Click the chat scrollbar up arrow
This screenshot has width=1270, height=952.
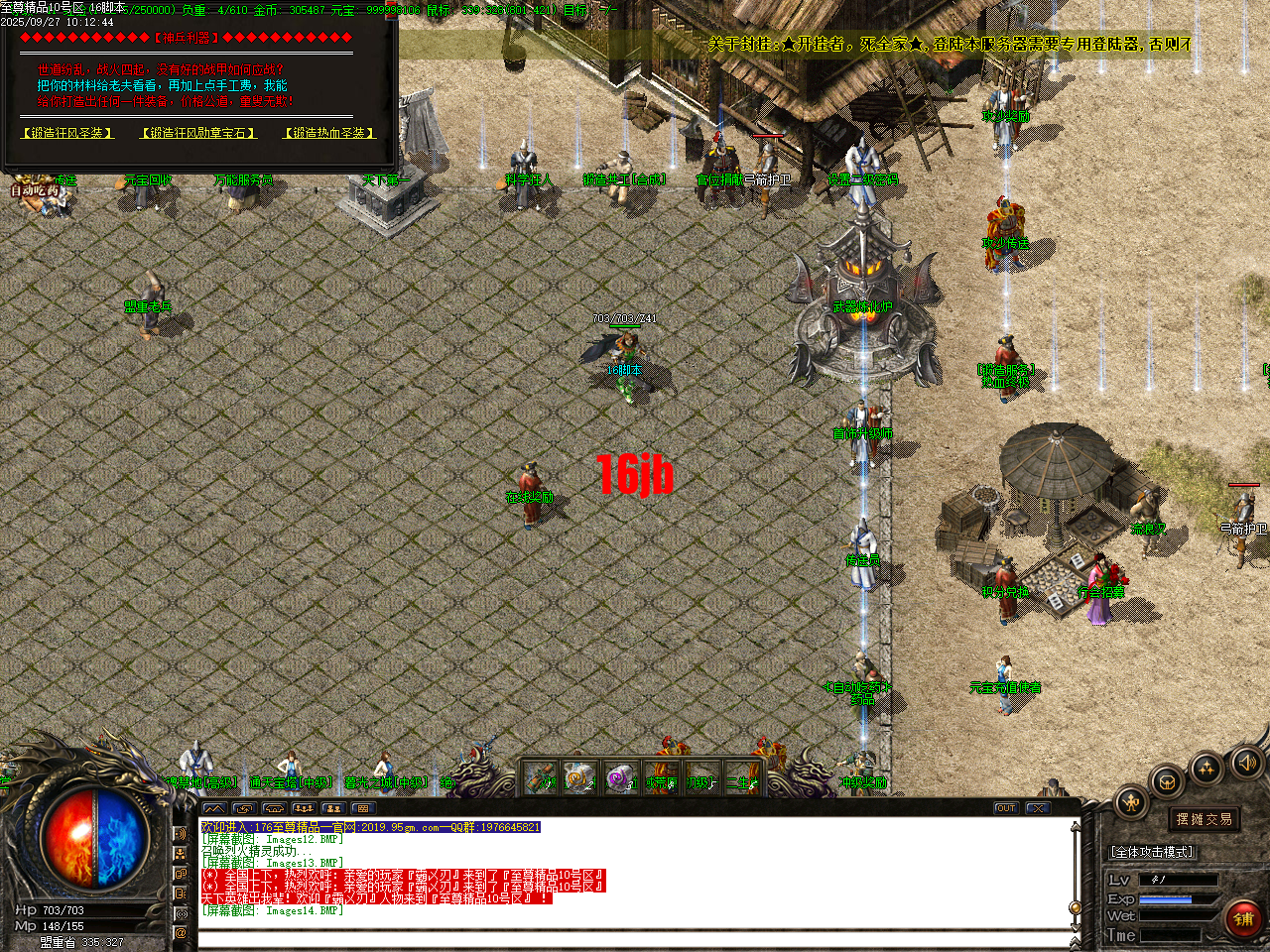coord(1075,827)
